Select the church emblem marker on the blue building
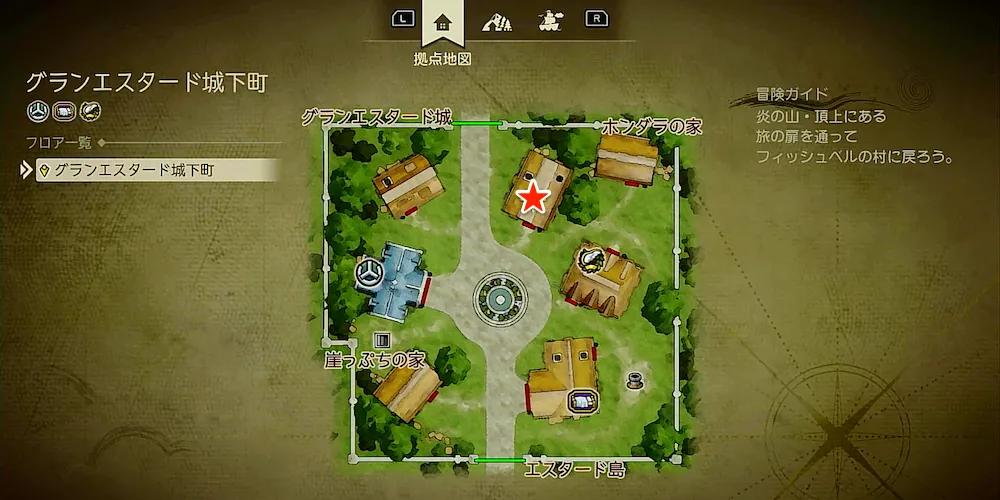 pos(369,271)
